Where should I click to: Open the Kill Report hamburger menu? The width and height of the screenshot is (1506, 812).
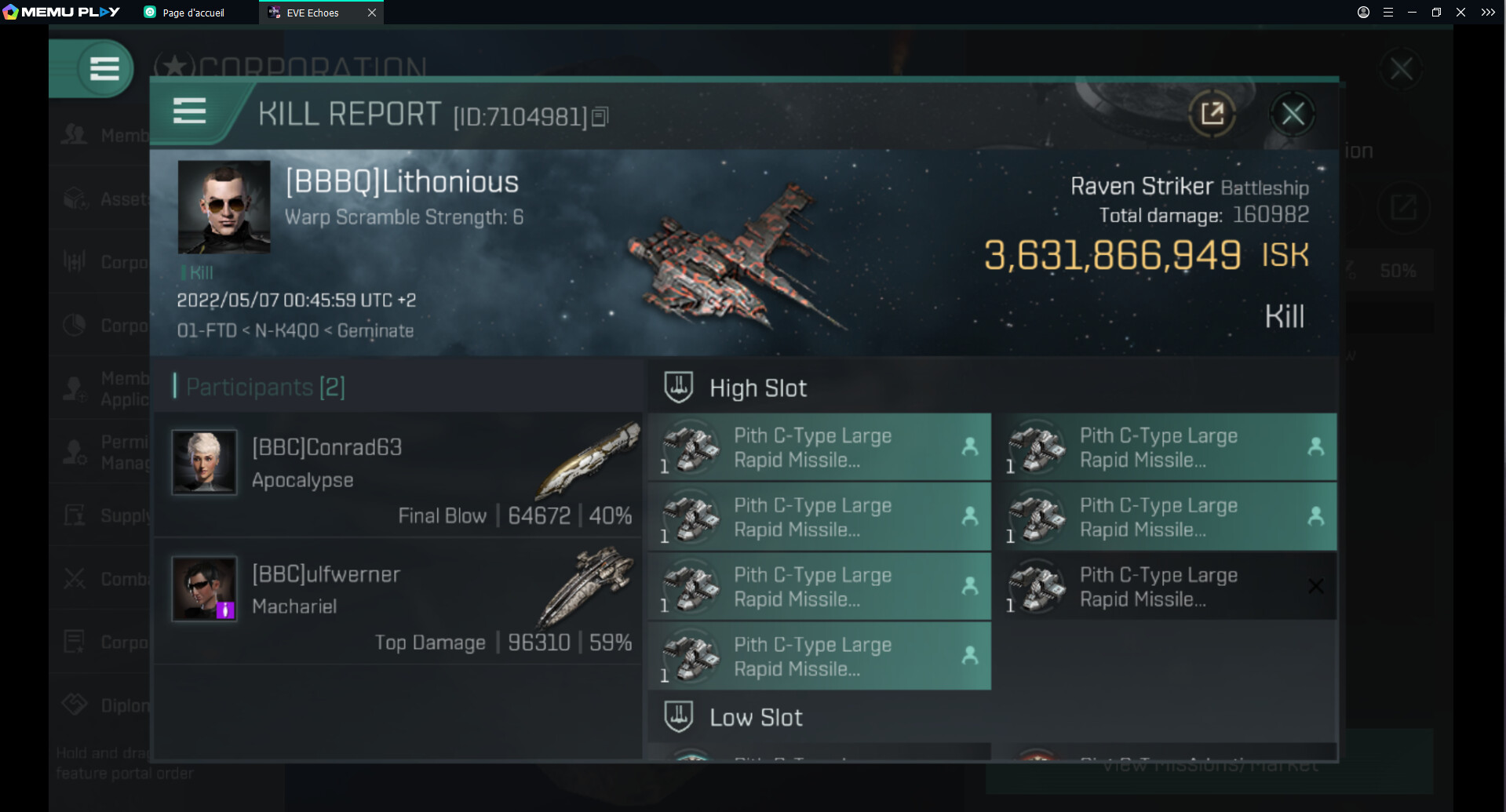(189, 111)
